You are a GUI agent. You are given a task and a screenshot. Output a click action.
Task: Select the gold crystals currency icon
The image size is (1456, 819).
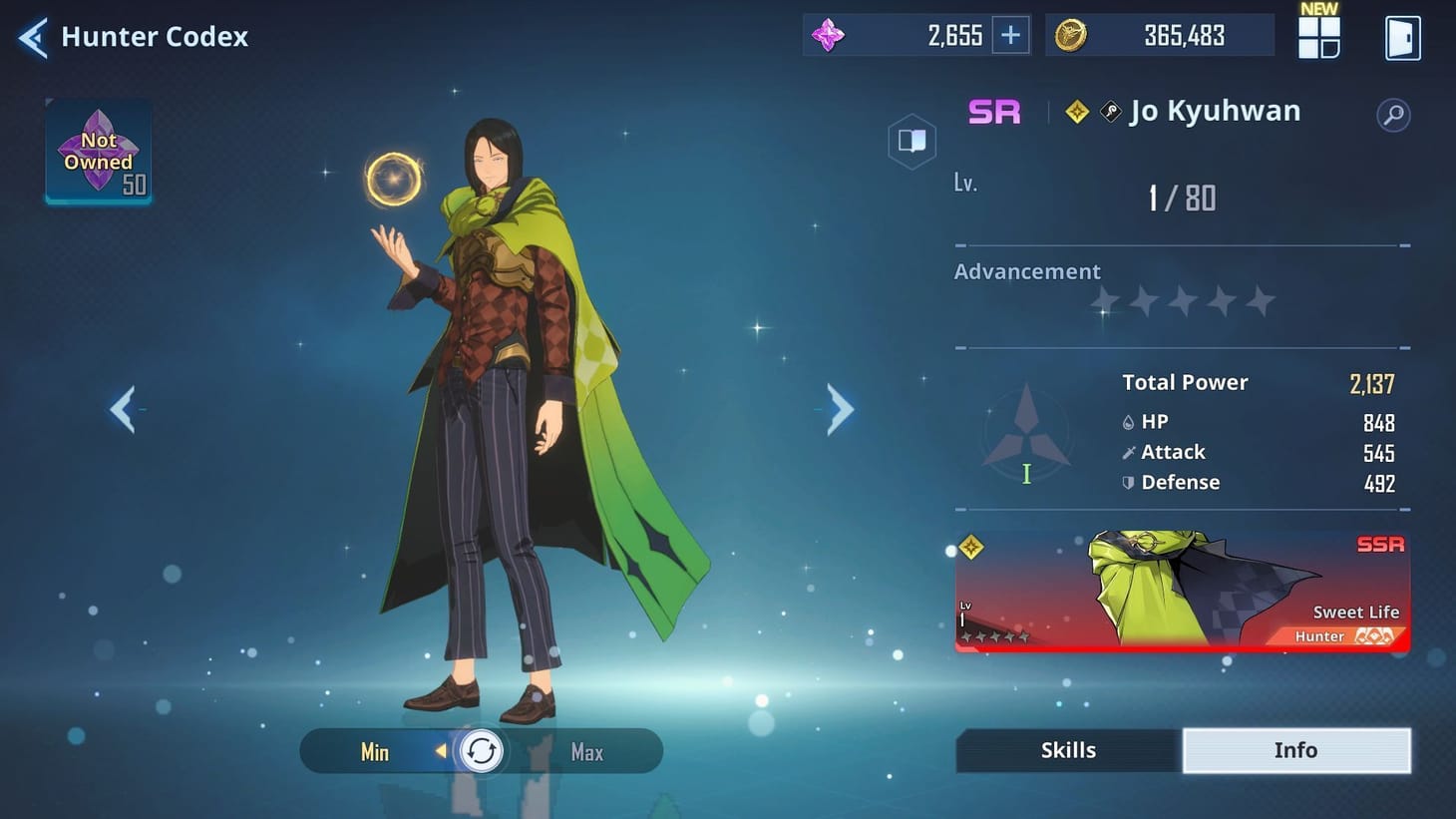pyautogui.click(x=1070, y=34)
